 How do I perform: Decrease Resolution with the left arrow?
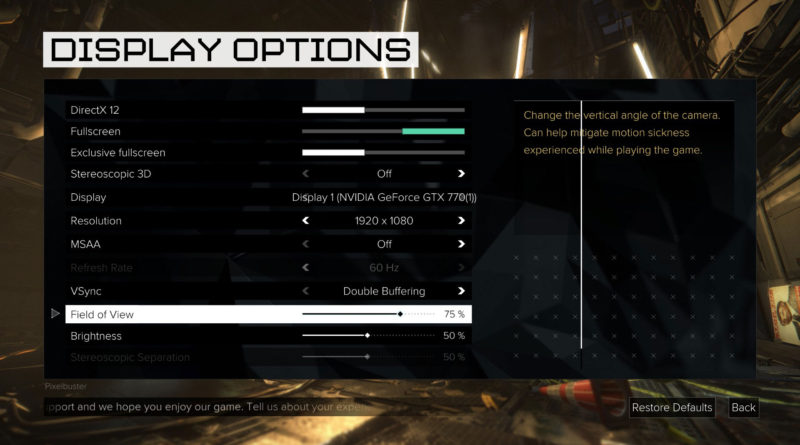pyautogui.click(x=306, y=220)
